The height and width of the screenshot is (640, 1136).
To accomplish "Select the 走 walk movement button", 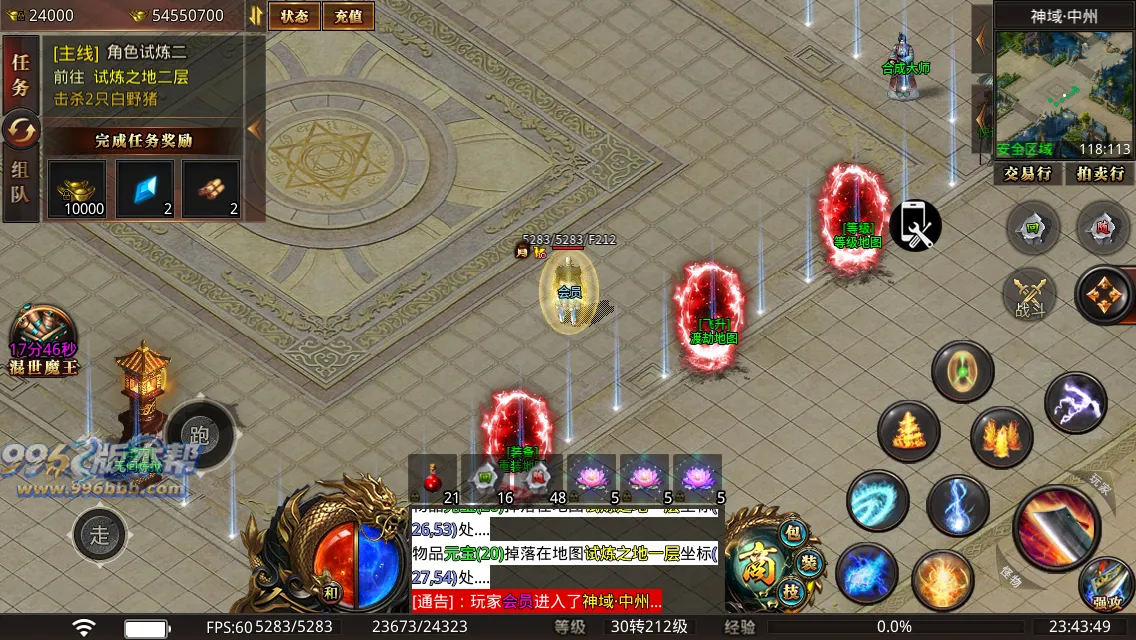I will (x=100, y=534).
